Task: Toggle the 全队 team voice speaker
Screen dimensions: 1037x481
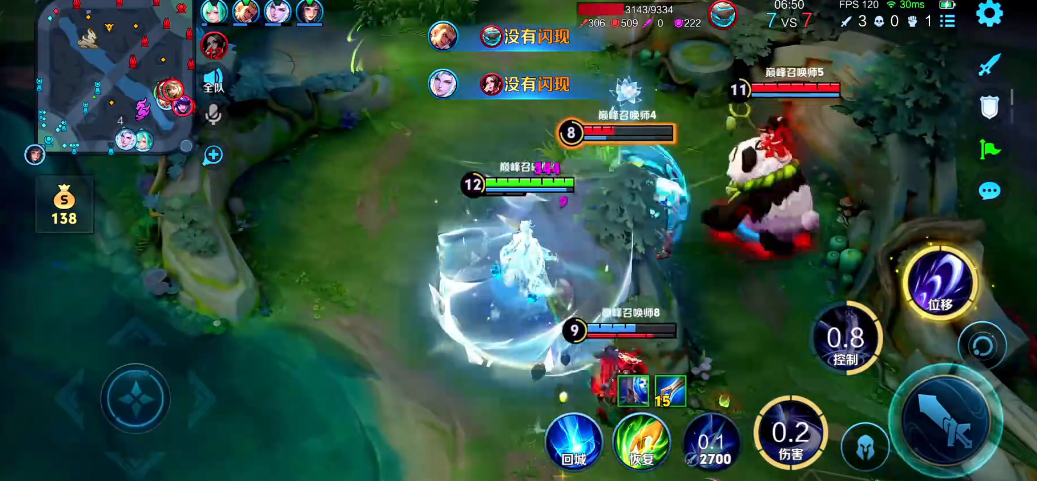Action: click(212, 80)
